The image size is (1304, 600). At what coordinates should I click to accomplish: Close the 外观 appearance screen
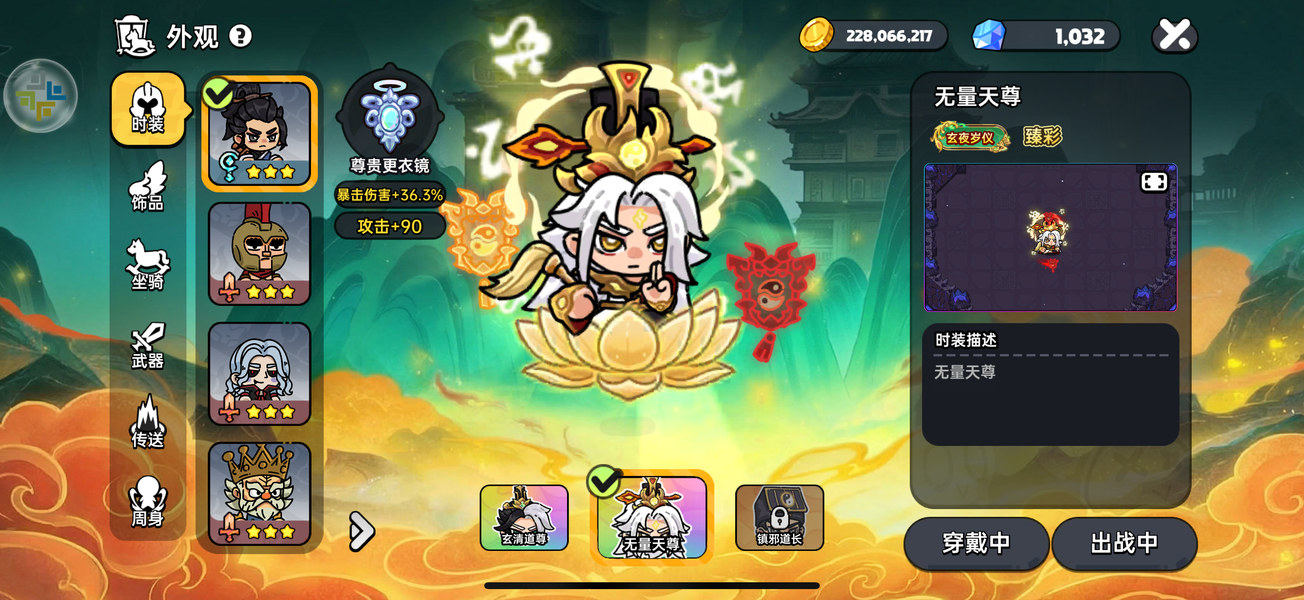1175,36
